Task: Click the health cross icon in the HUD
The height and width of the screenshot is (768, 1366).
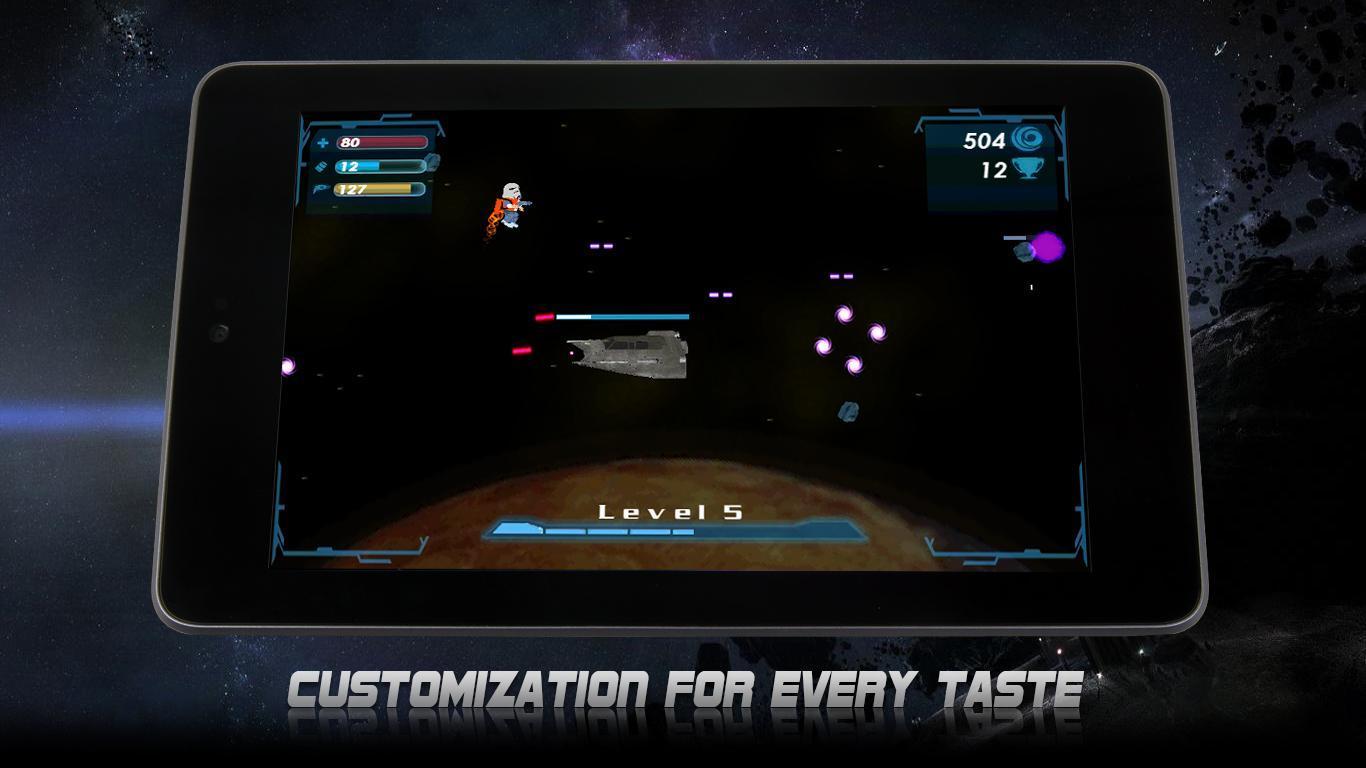Action: pos(322,142)
